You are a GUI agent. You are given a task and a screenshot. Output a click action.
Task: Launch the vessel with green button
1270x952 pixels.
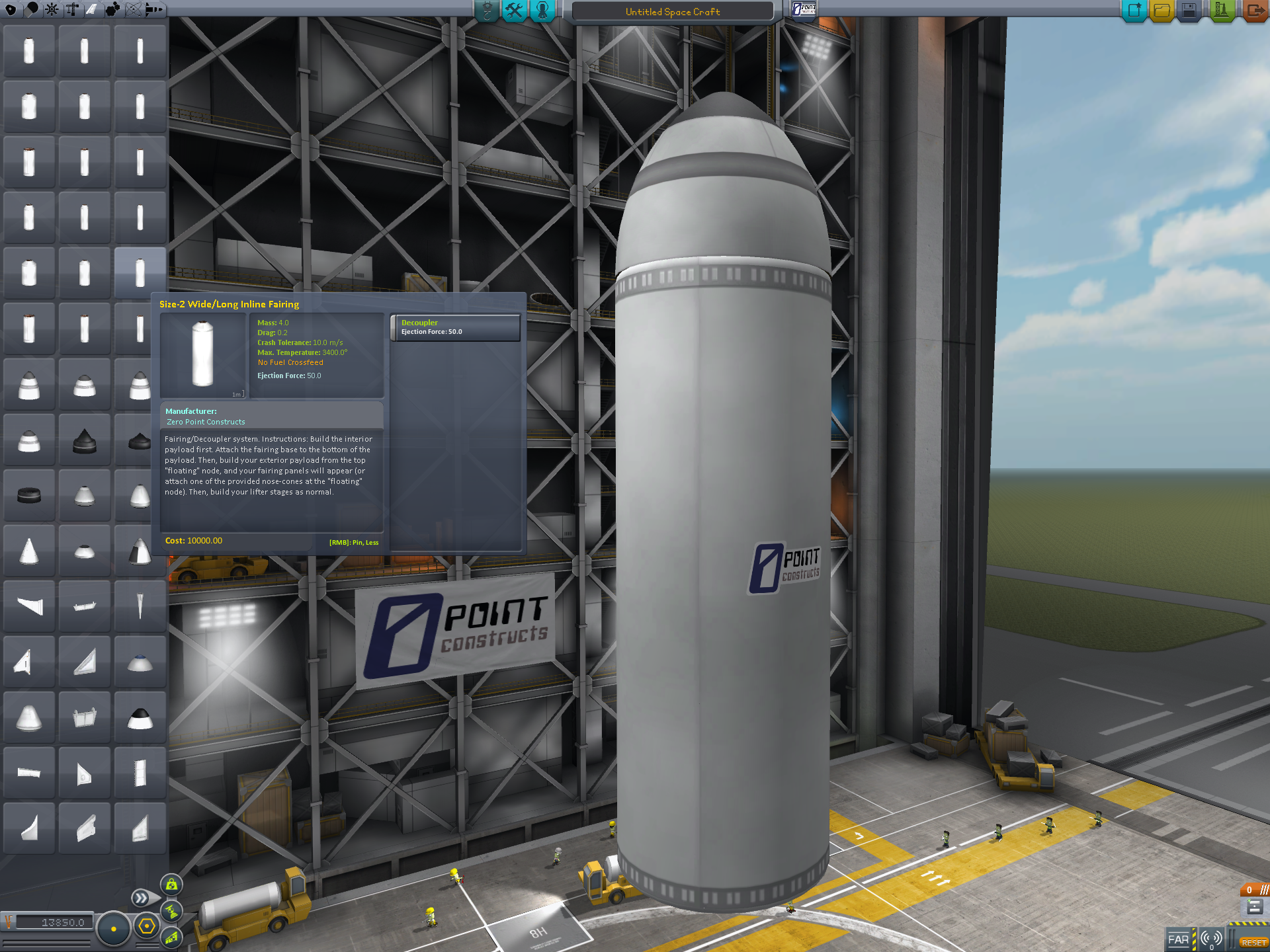coord(1221,11)
